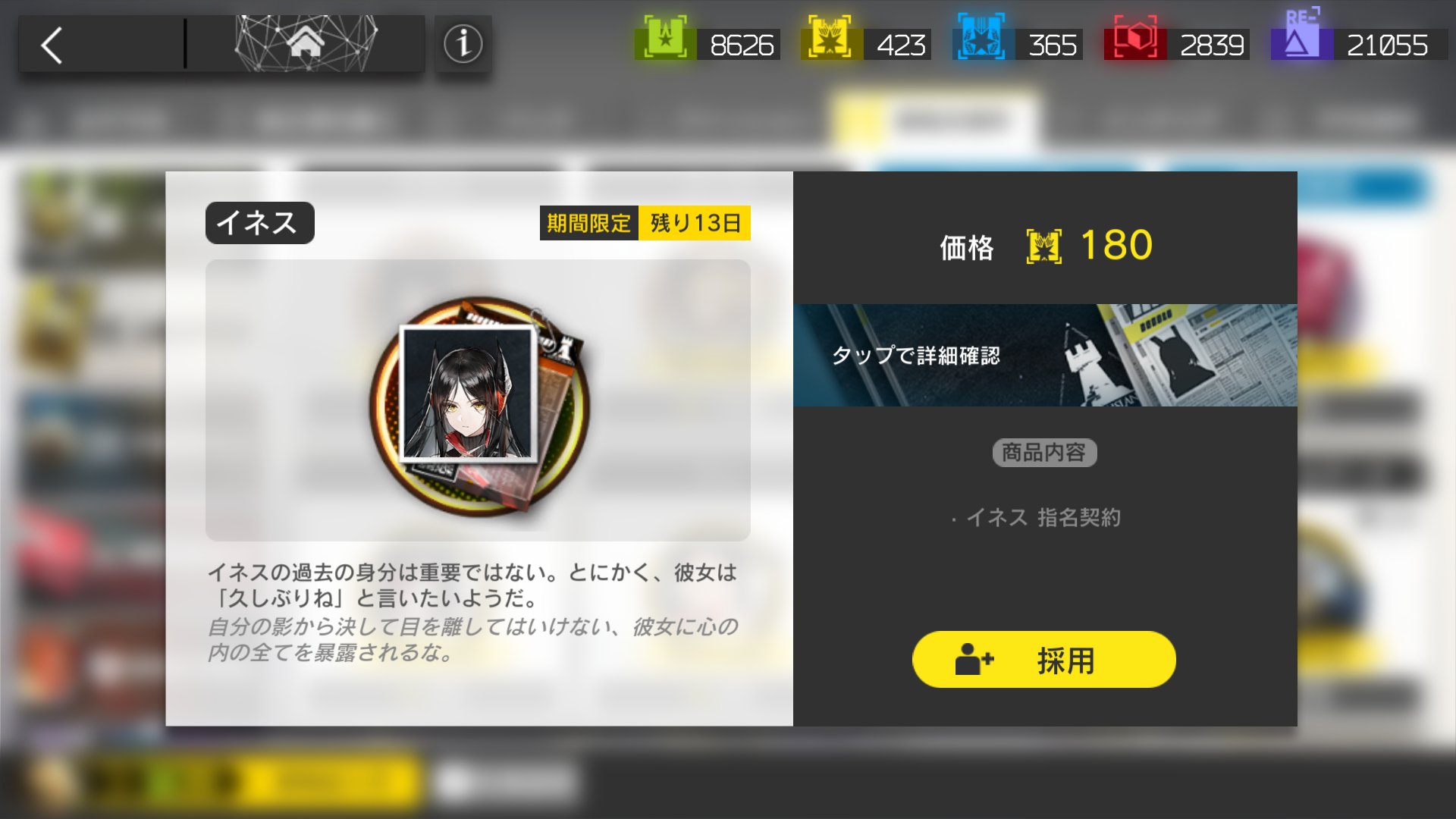
Task: Open the info panel via the i icon
Action: (463, 43)
